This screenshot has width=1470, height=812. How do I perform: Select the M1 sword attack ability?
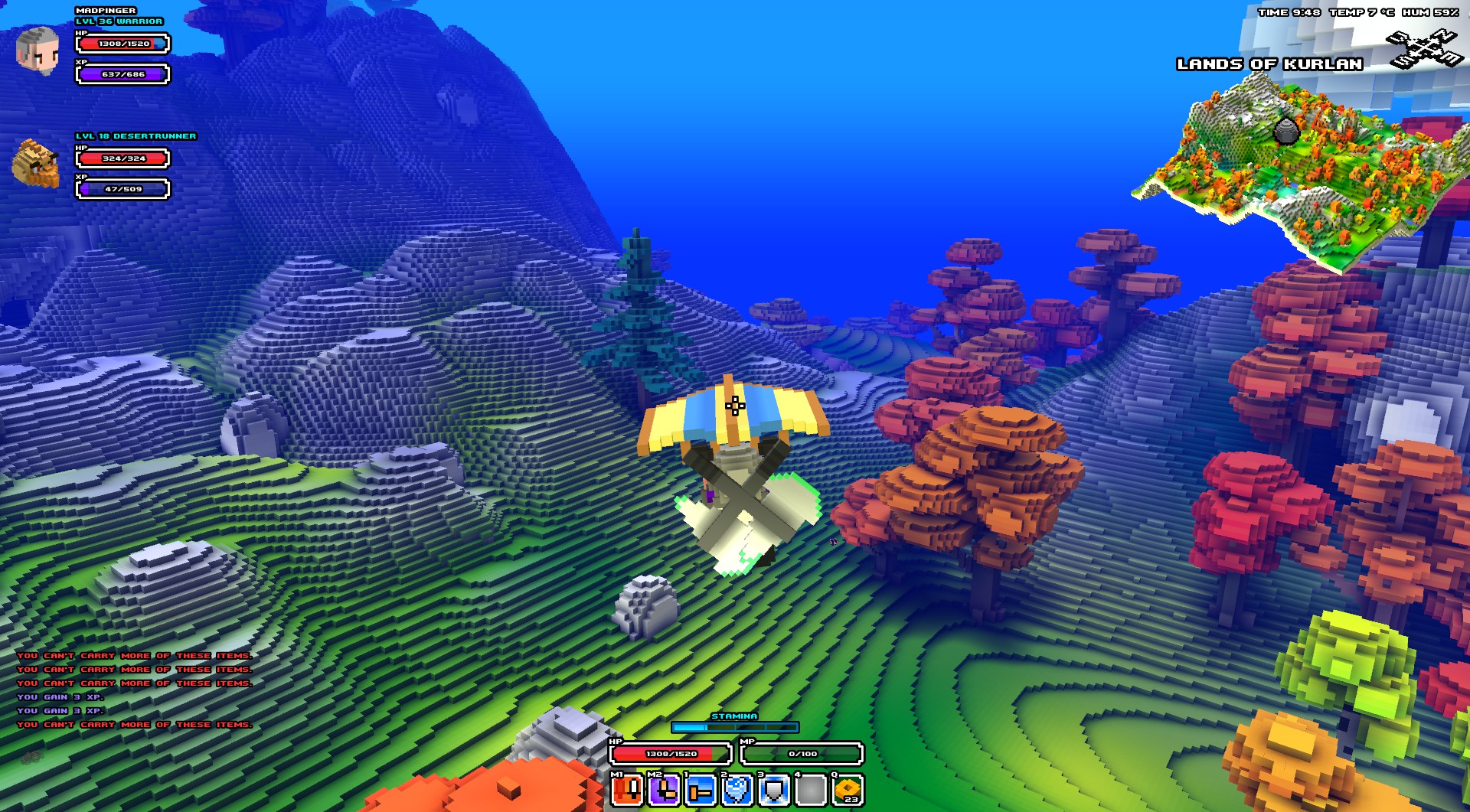628,789
